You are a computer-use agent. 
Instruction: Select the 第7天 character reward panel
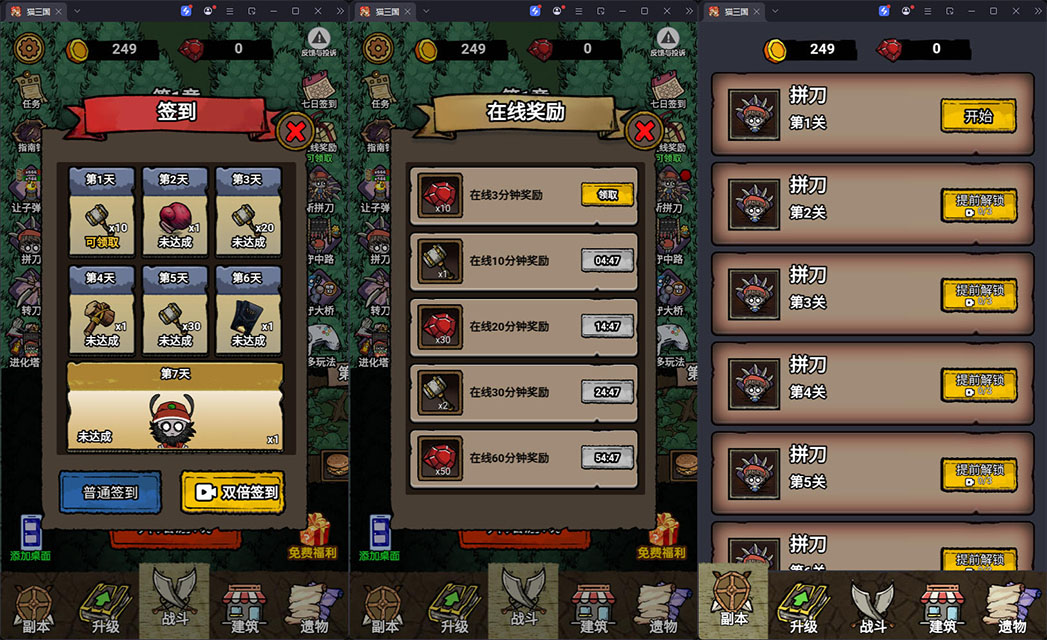tap(175, 406)
